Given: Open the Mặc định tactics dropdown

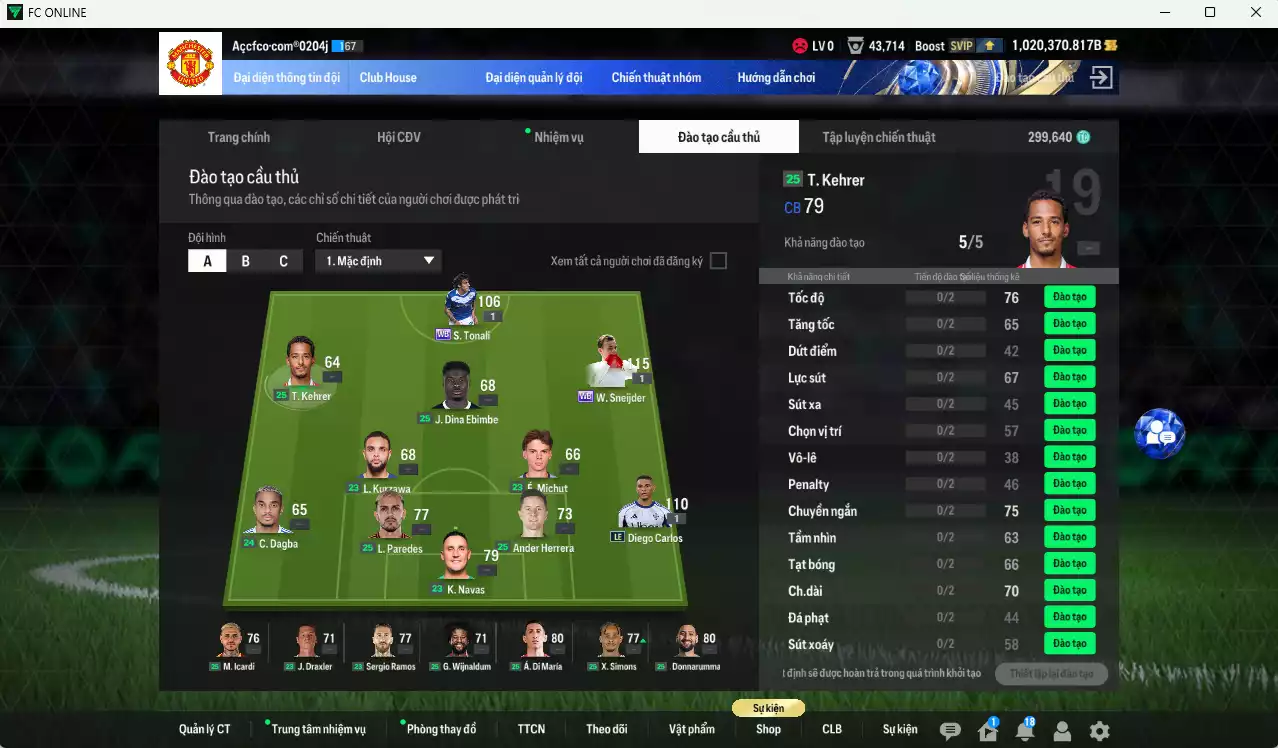Looking at the screenshot, I should point(378,261).
